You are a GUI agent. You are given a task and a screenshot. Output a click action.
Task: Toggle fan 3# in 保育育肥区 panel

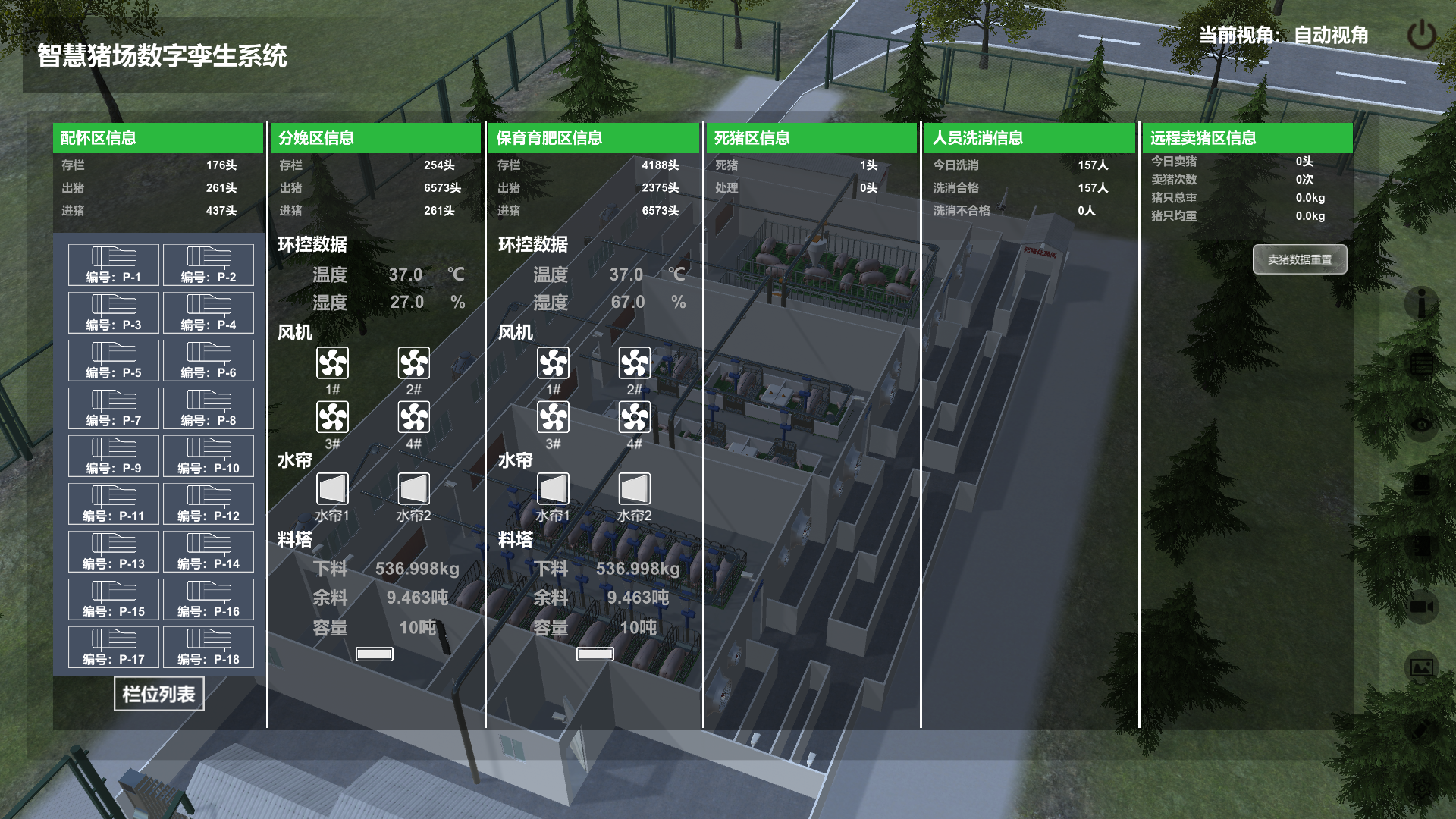coord(553,417)
